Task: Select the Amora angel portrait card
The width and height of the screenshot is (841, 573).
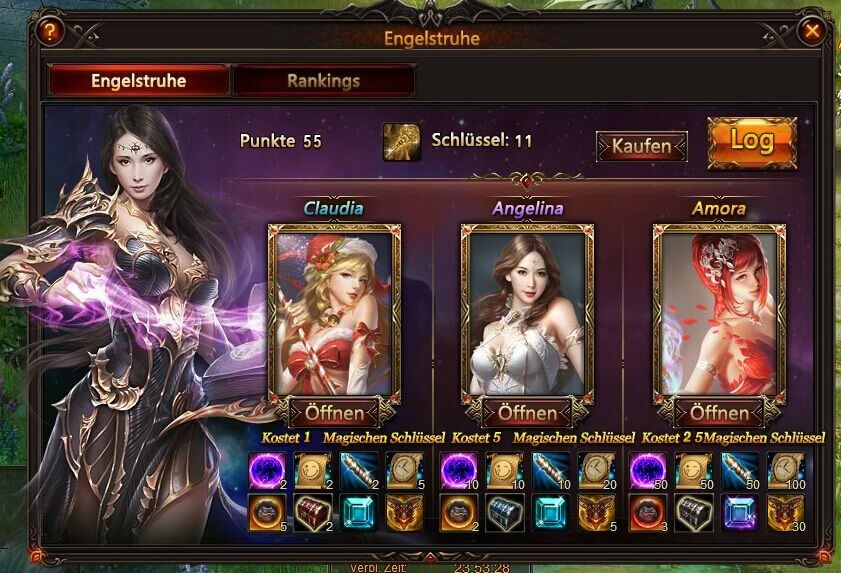Action: [718, 309]
